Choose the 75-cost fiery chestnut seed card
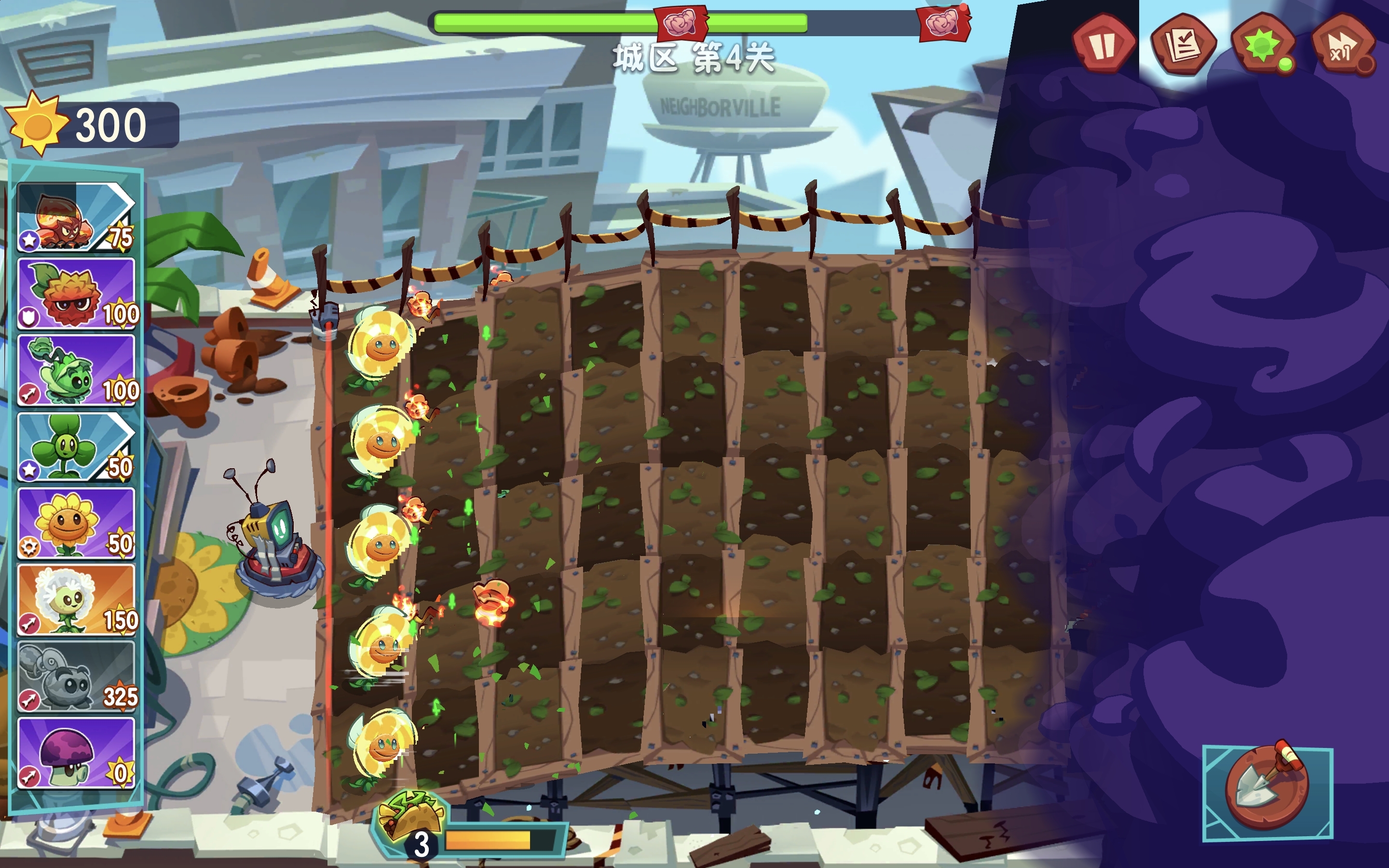This screenshot has width=1389, height=868. pyautogui.click(x=76, y=217)
